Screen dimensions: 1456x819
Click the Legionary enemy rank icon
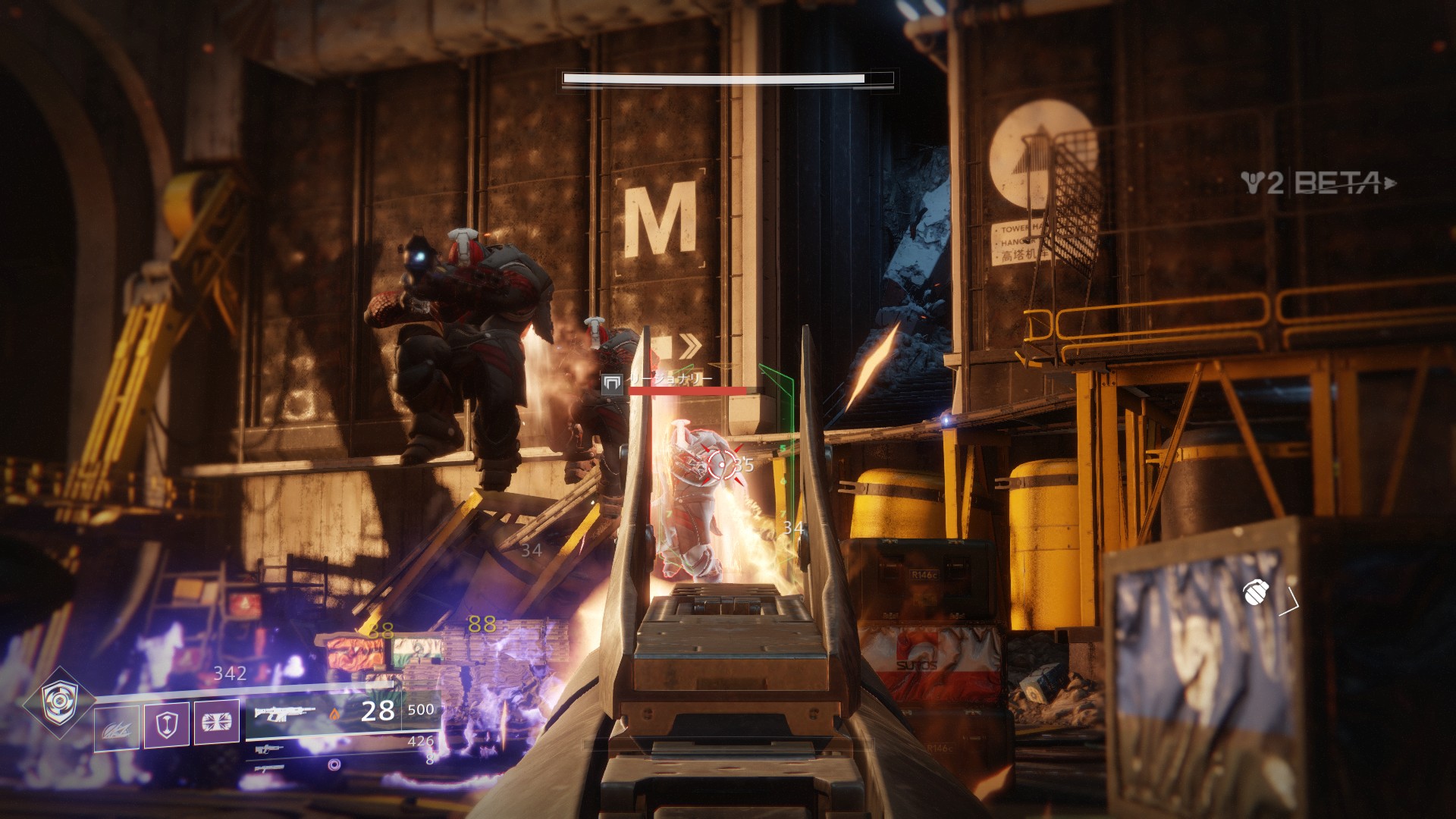(x=612, y=384)
